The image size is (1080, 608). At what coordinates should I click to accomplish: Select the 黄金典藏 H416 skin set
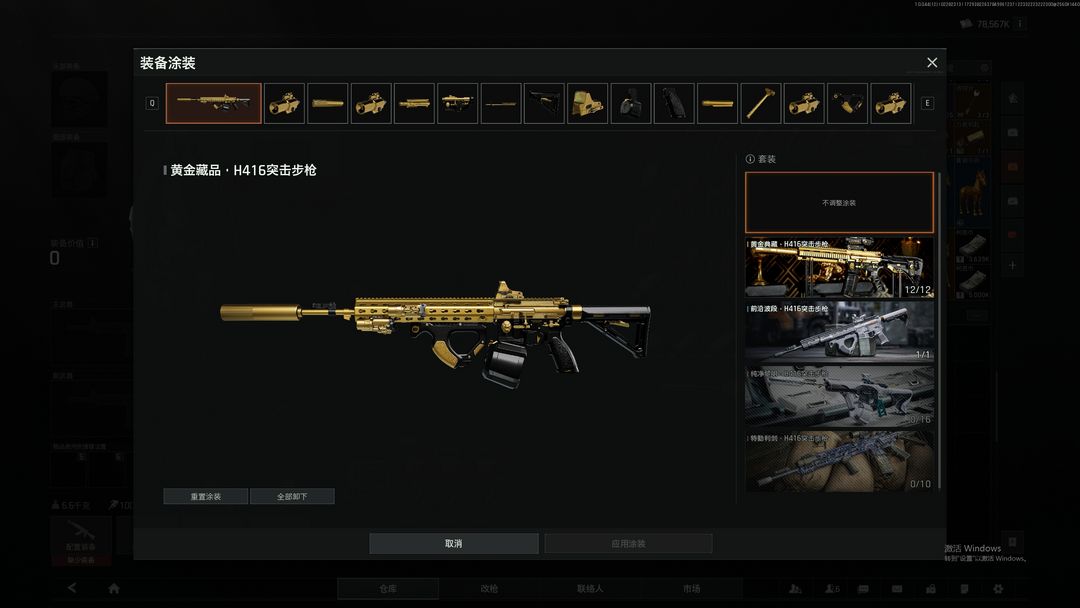[839, 267]
